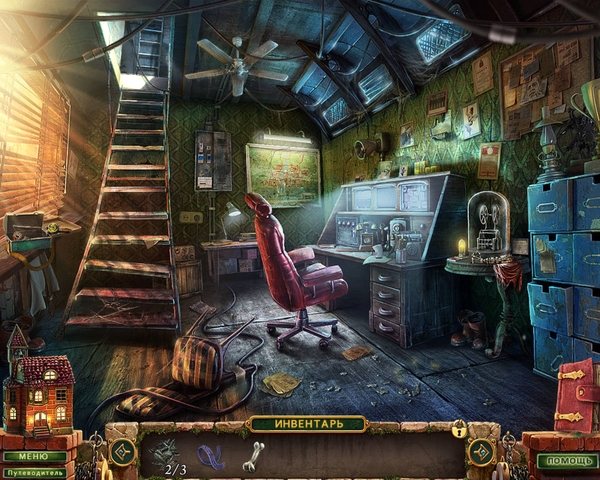Open the dollhouse icon
This screenshot has height=480, width=600.
(x=37, y=385)
